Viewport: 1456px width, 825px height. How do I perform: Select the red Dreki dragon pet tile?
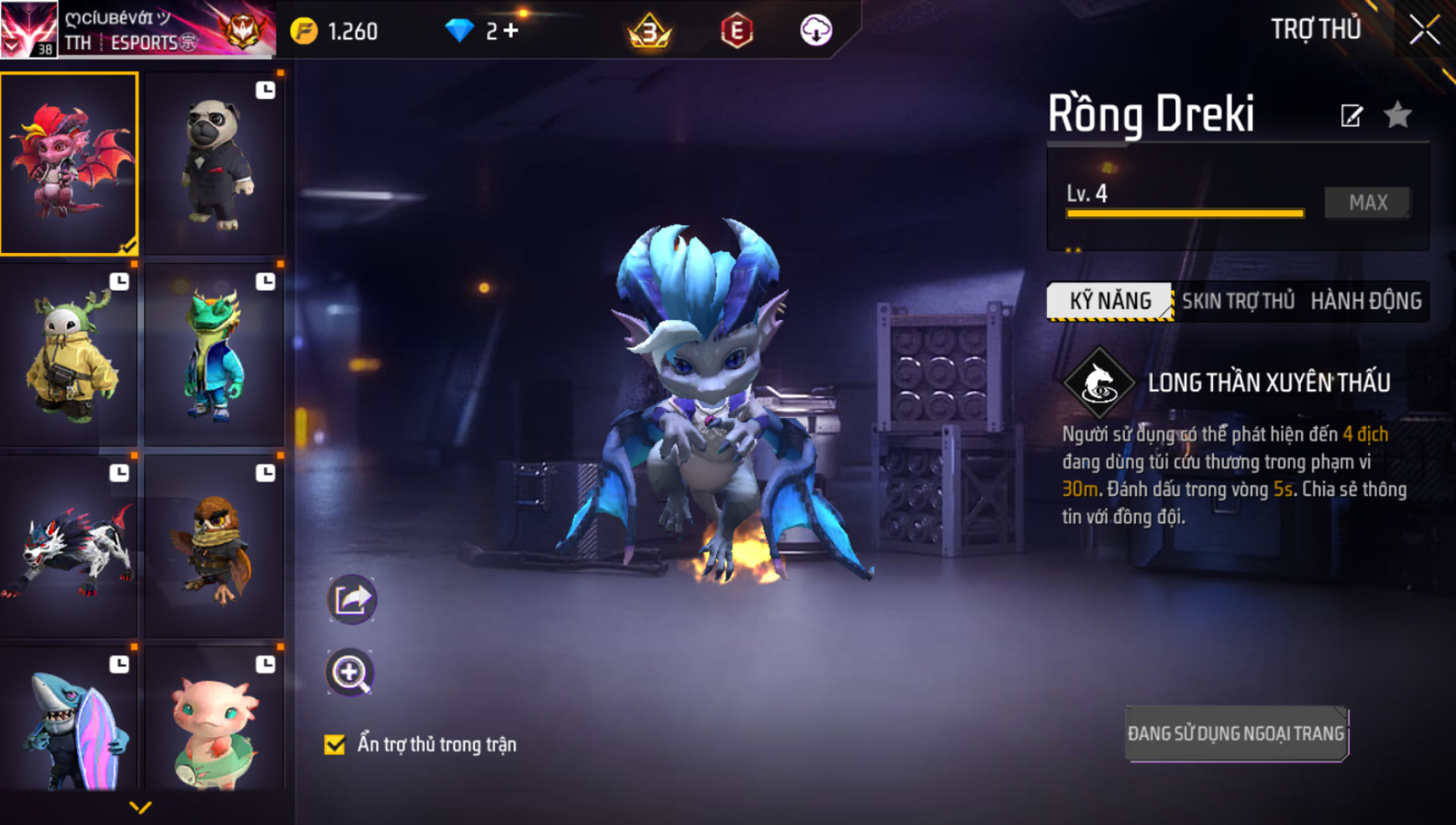tap(70, 163)
